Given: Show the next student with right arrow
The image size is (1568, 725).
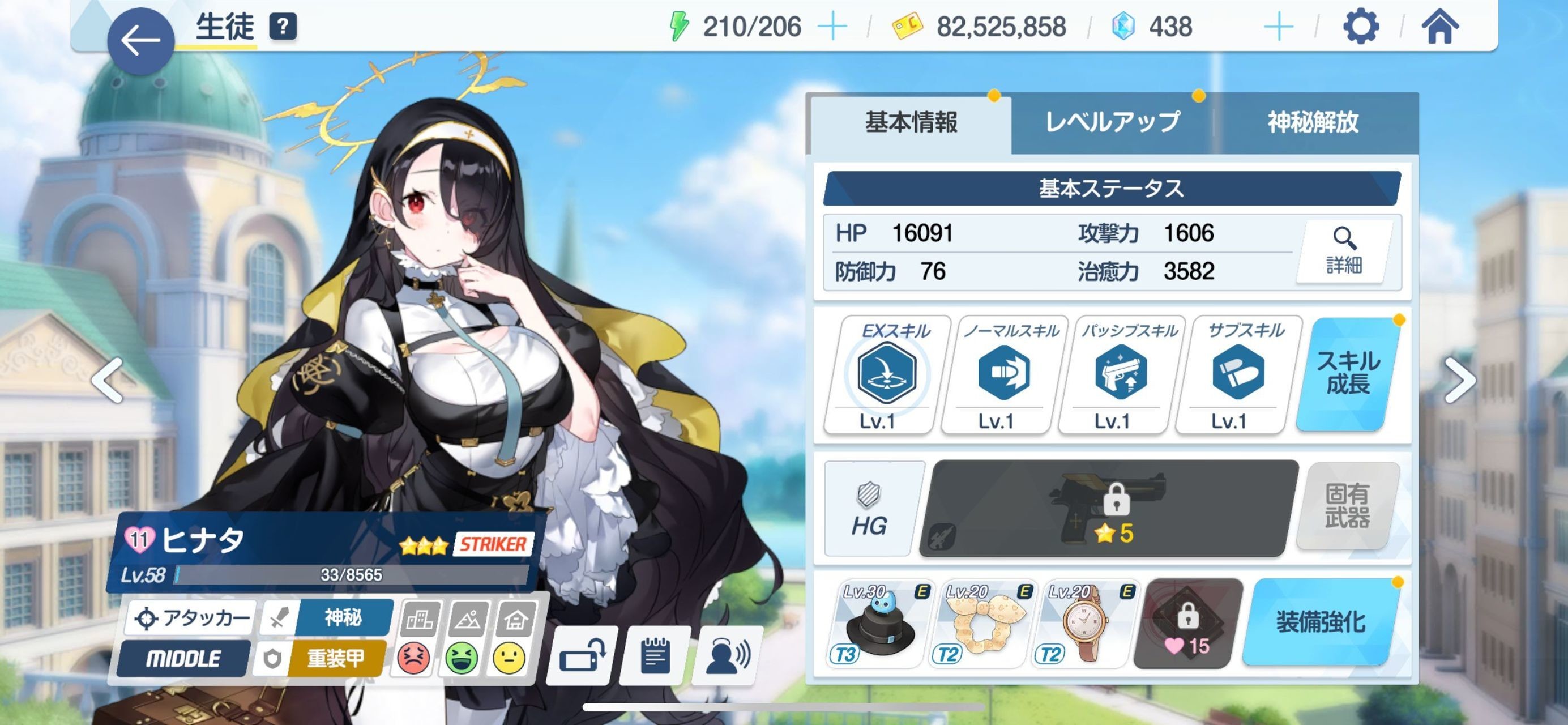Looking at the screenshot, I should click(1460, 381).
